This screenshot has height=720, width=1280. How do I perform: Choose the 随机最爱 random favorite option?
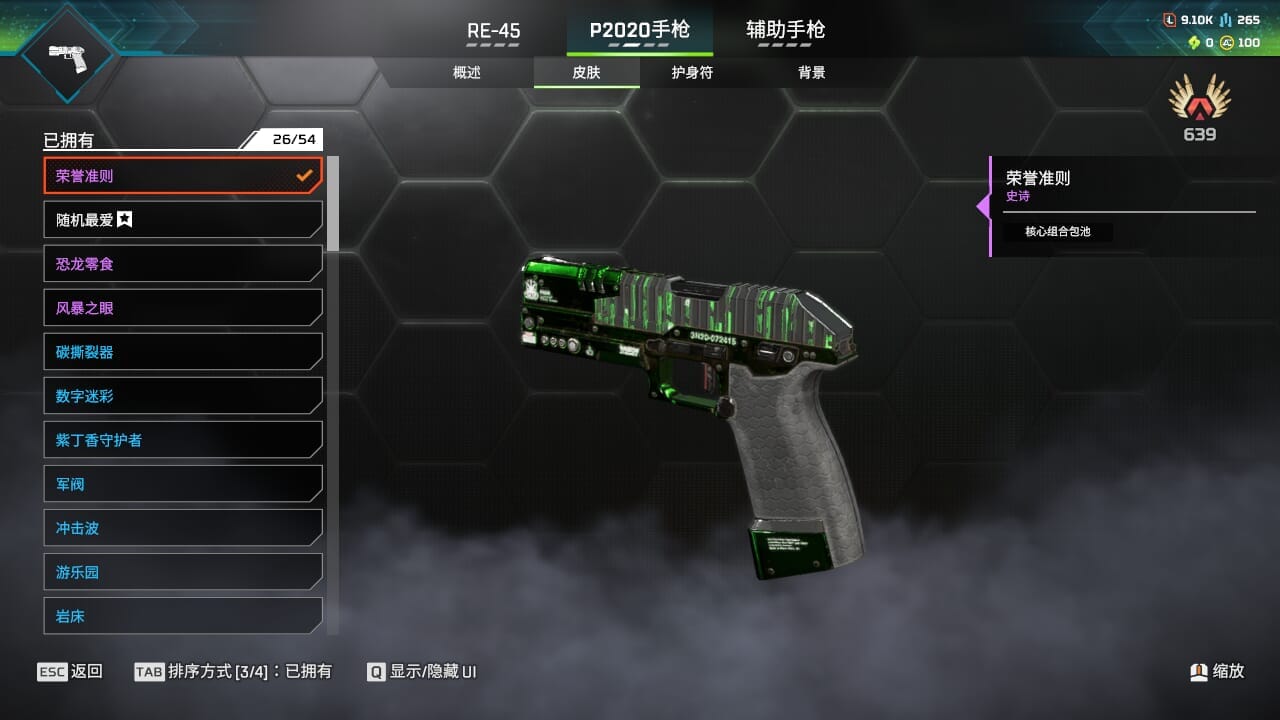coord(183,220)
